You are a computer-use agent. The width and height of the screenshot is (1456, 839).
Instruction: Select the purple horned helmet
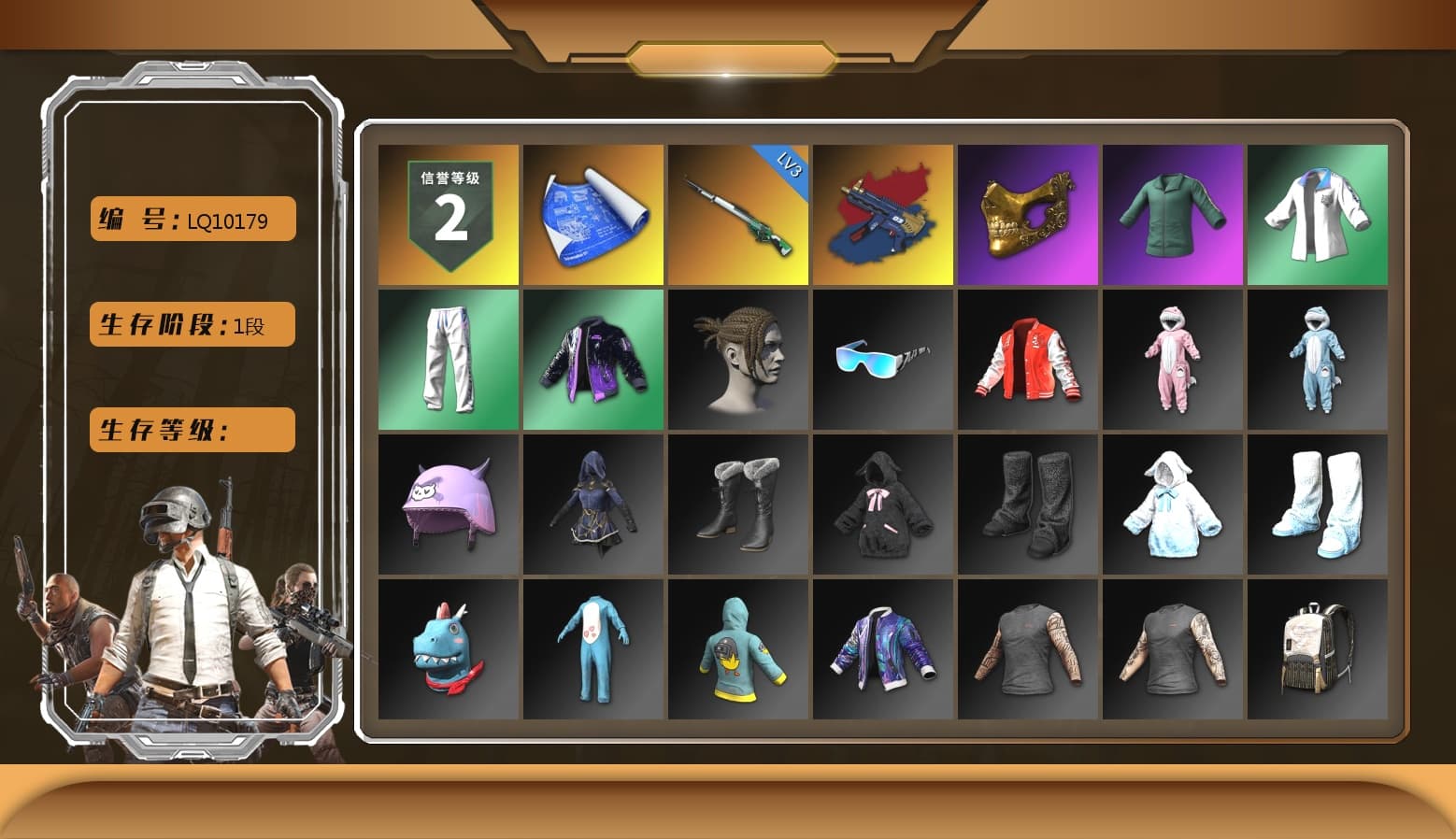448,504
